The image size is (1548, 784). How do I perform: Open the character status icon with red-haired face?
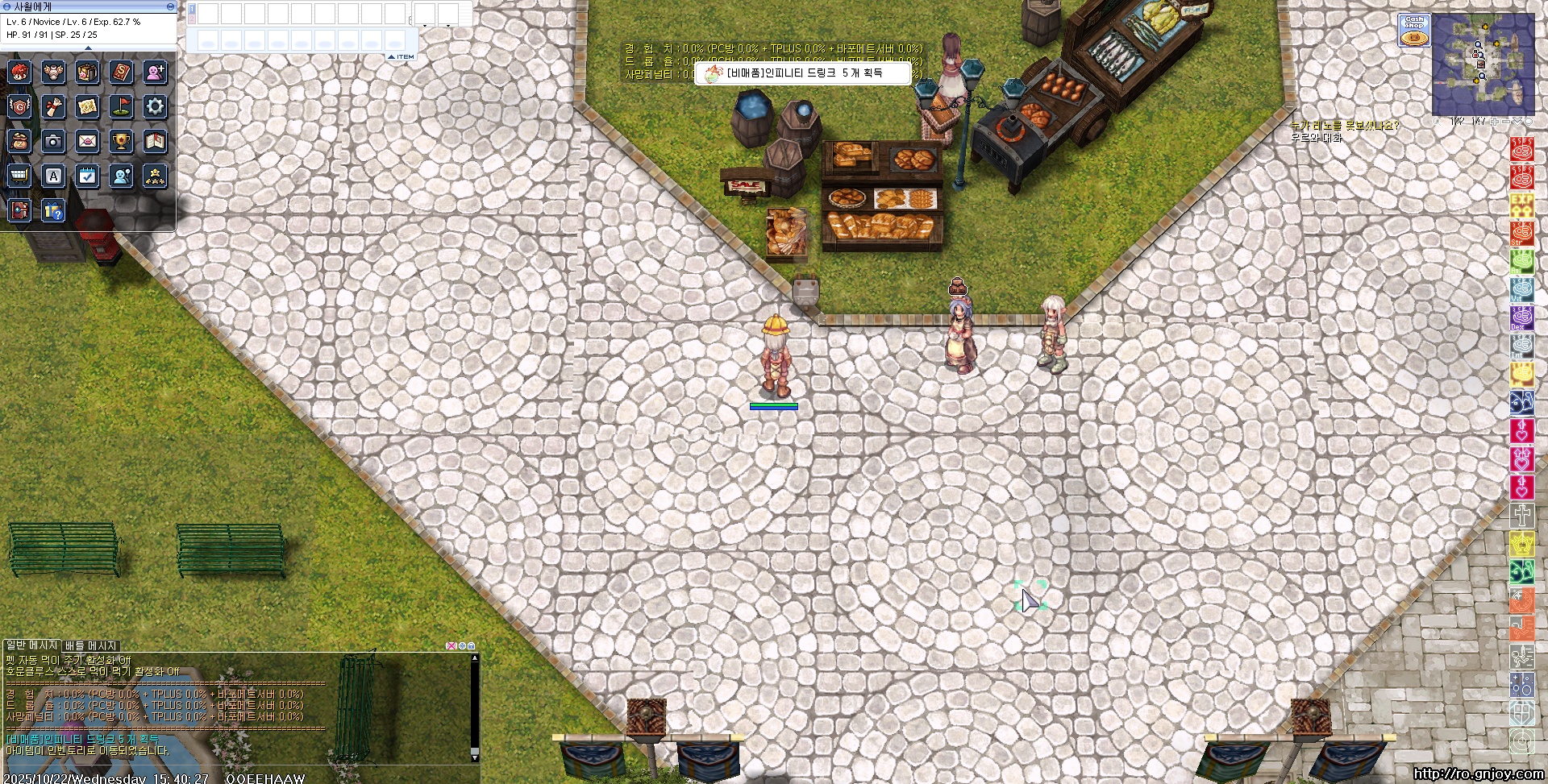(x=19, y=73)
